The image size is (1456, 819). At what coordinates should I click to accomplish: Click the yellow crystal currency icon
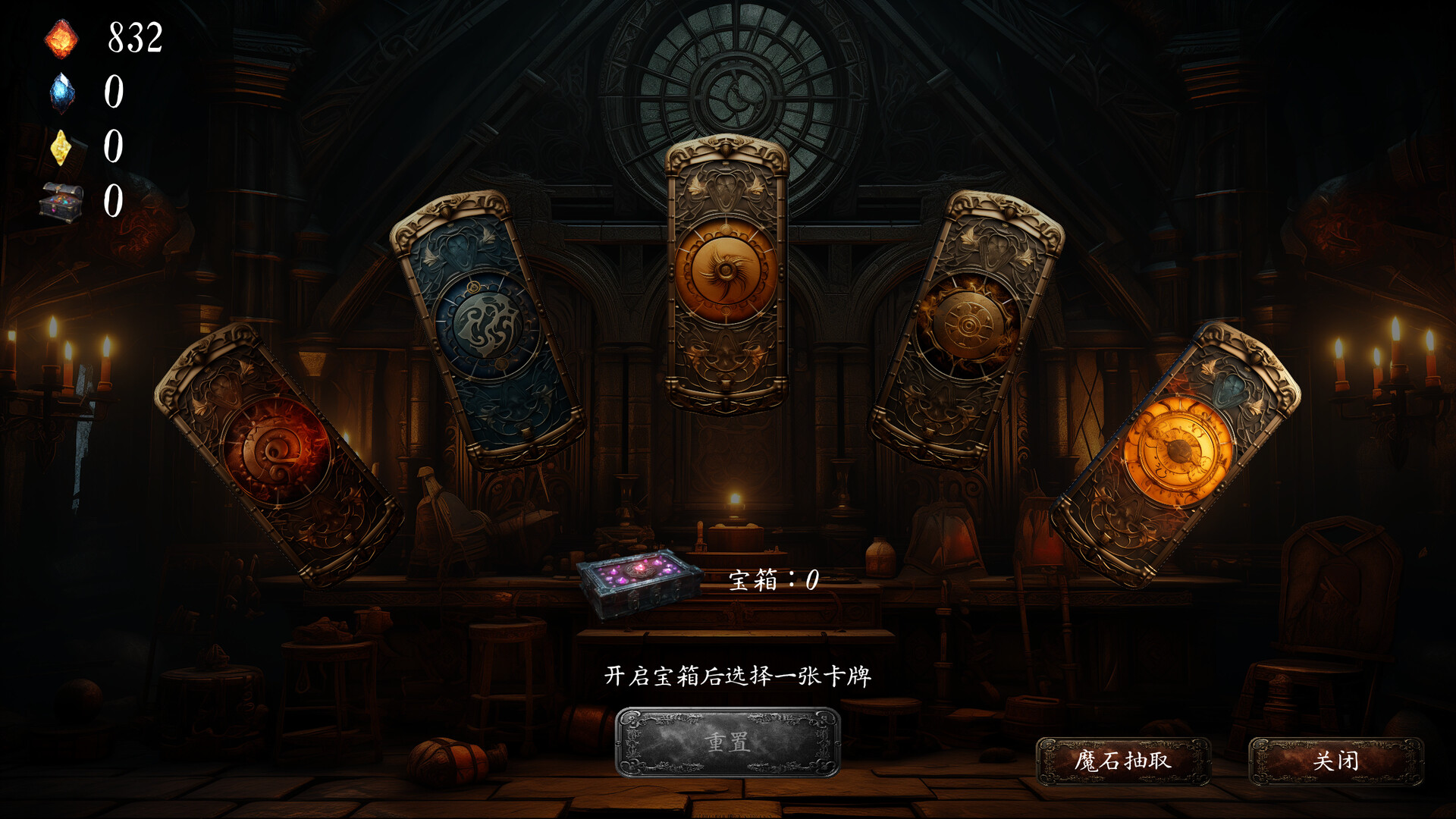(62, 149)
